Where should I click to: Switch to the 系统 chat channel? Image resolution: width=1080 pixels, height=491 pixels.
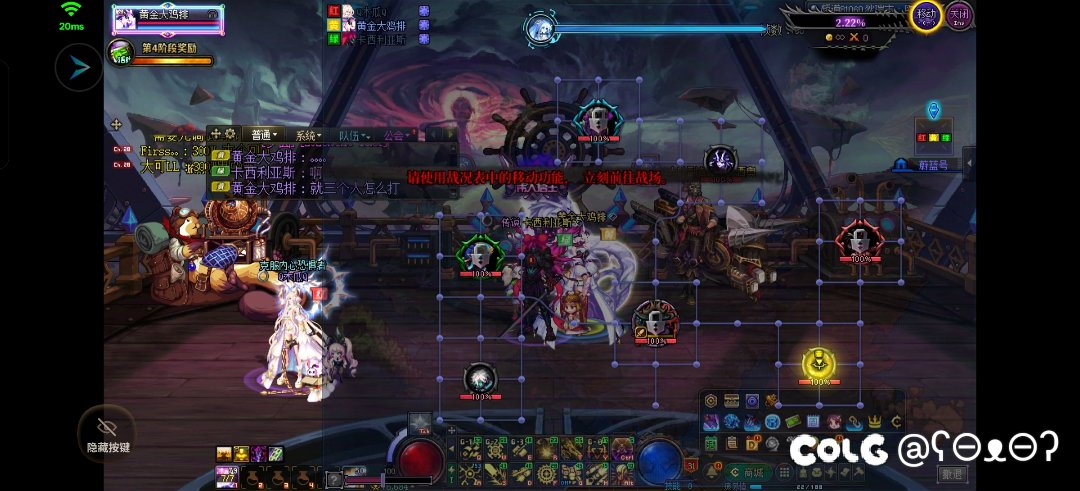pyautogui.click(x=308, y=135)
